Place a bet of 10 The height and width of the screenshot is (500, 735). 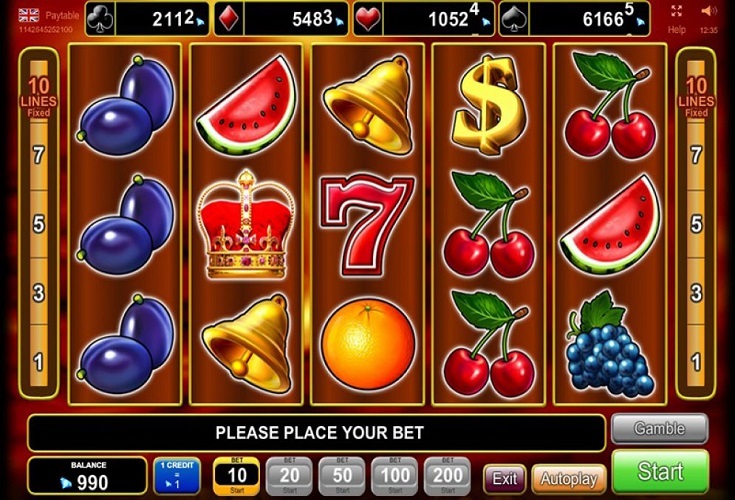point(236,475)
